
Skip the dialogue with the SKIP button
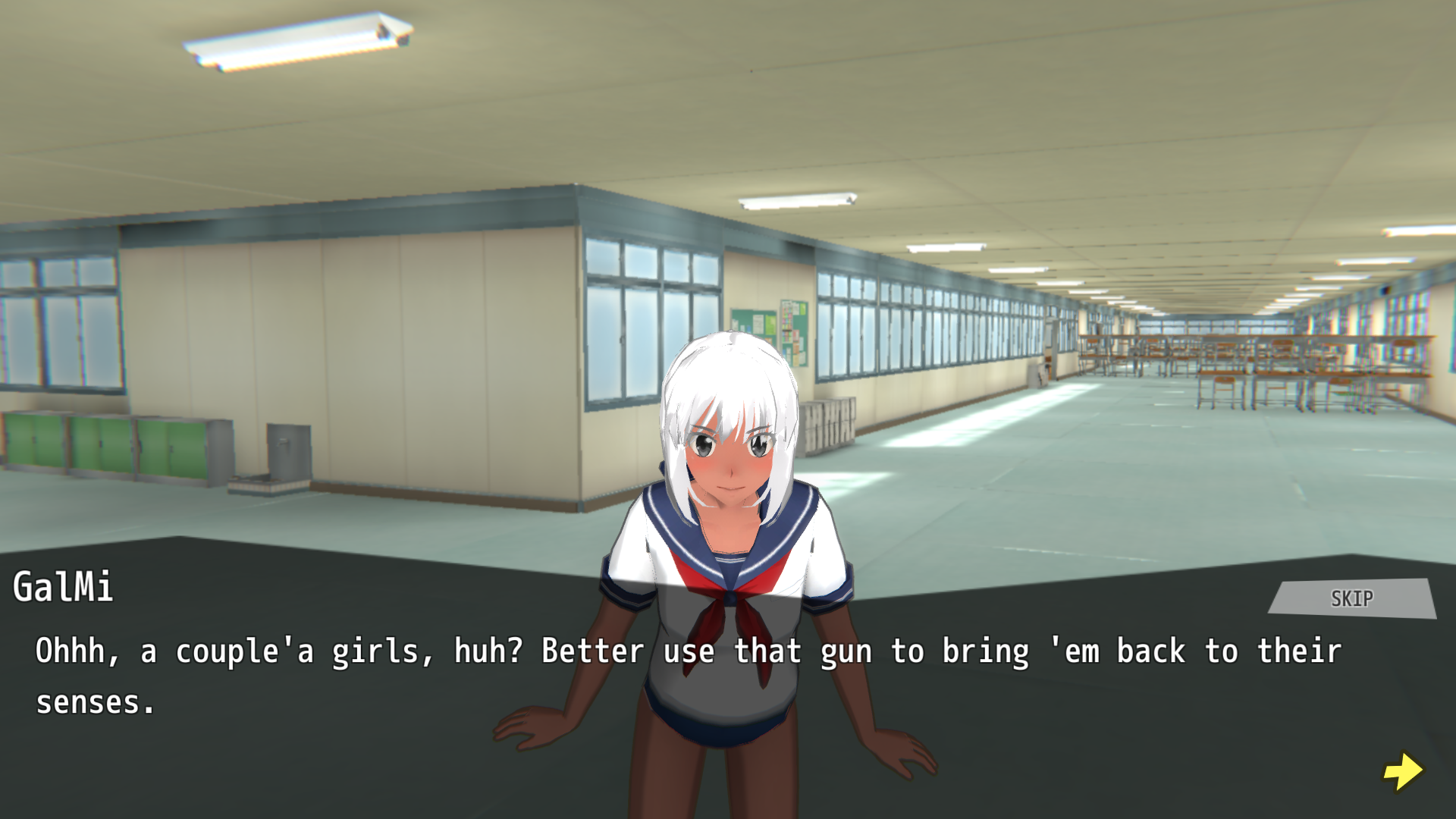[x=1352, y=598]
